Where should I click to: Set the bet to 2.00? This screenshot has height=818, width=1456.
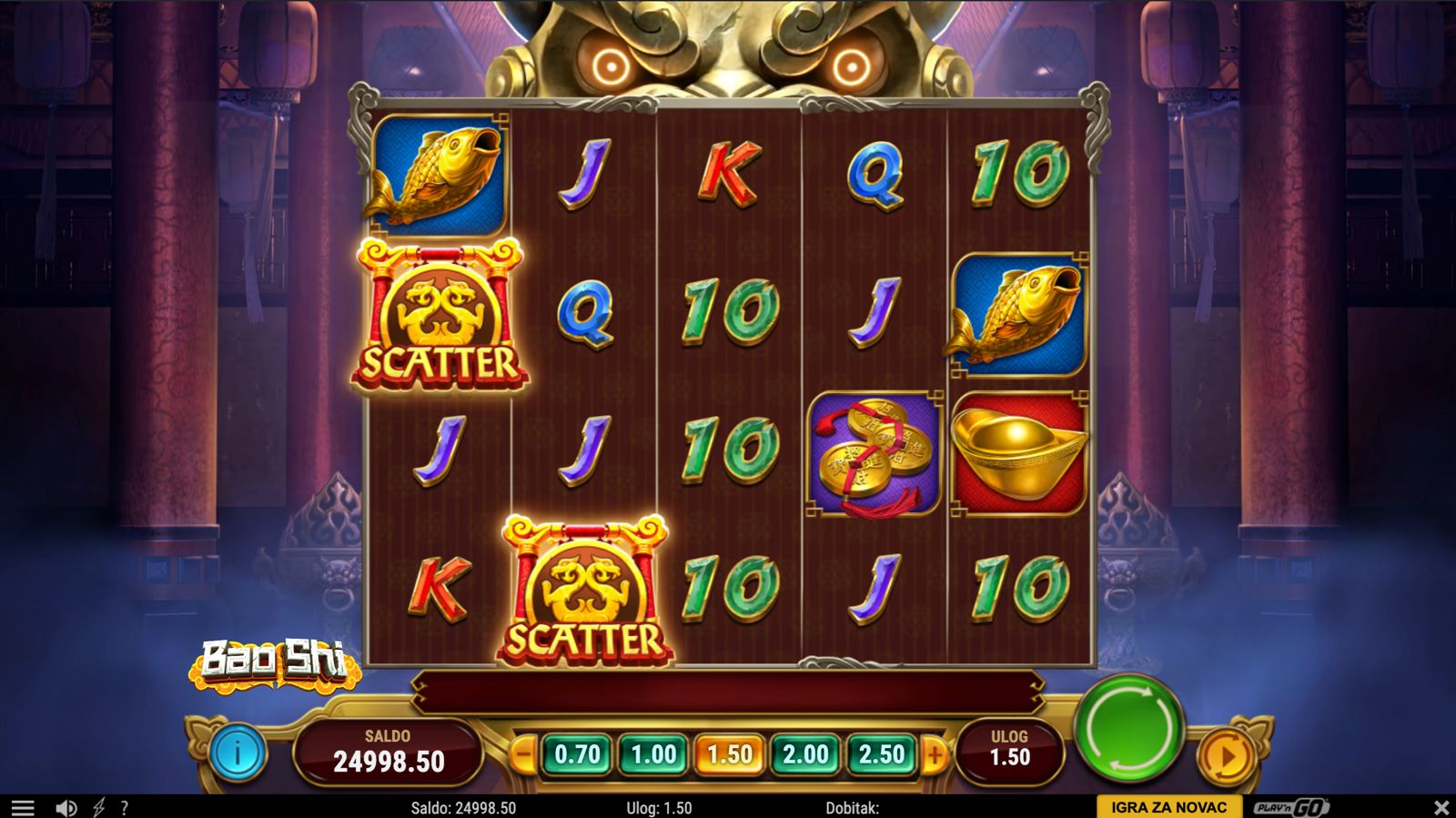coord(805,754)
